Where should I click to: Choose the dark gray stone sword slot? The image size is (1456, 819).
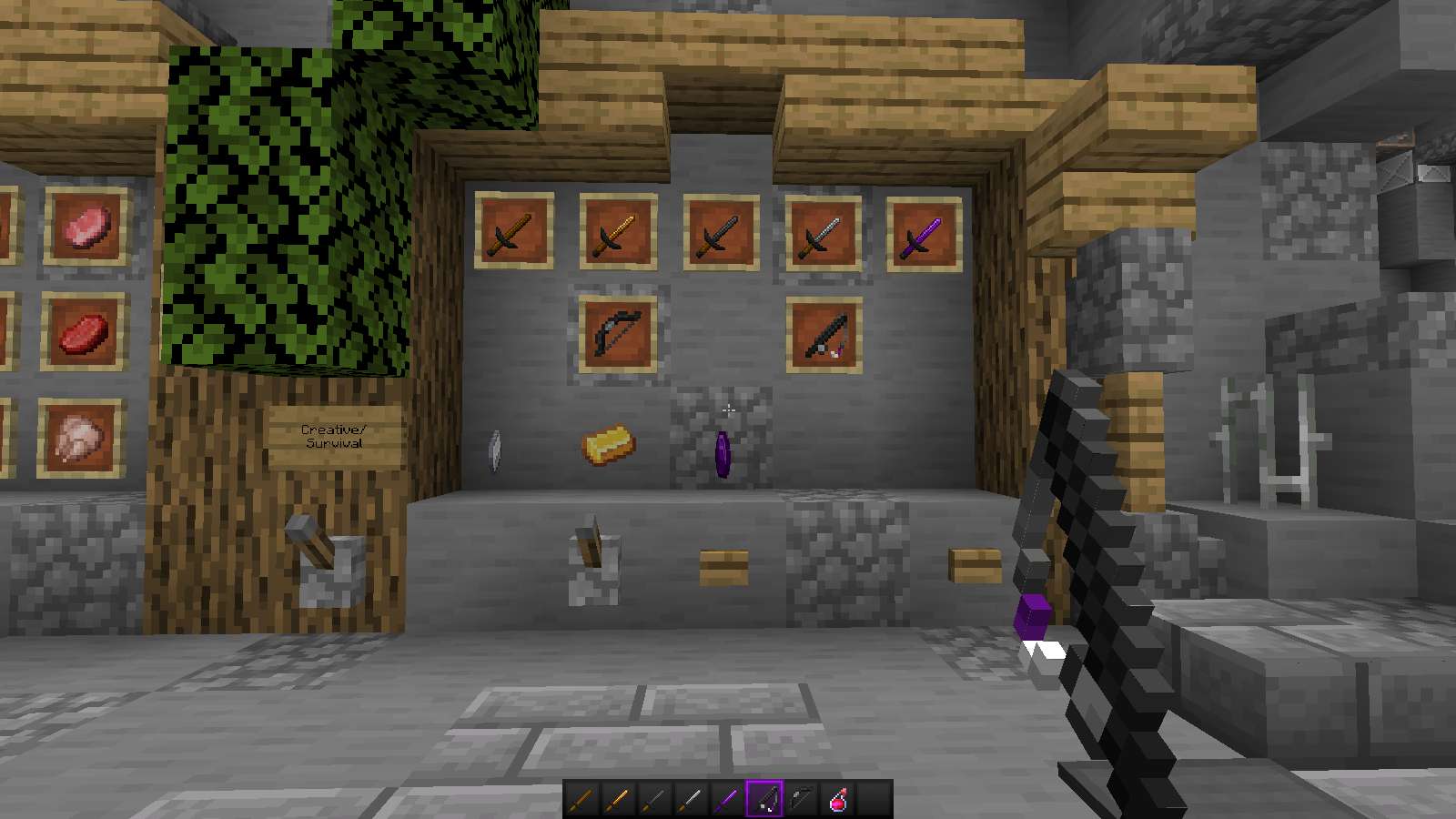(x=654, y=800)
